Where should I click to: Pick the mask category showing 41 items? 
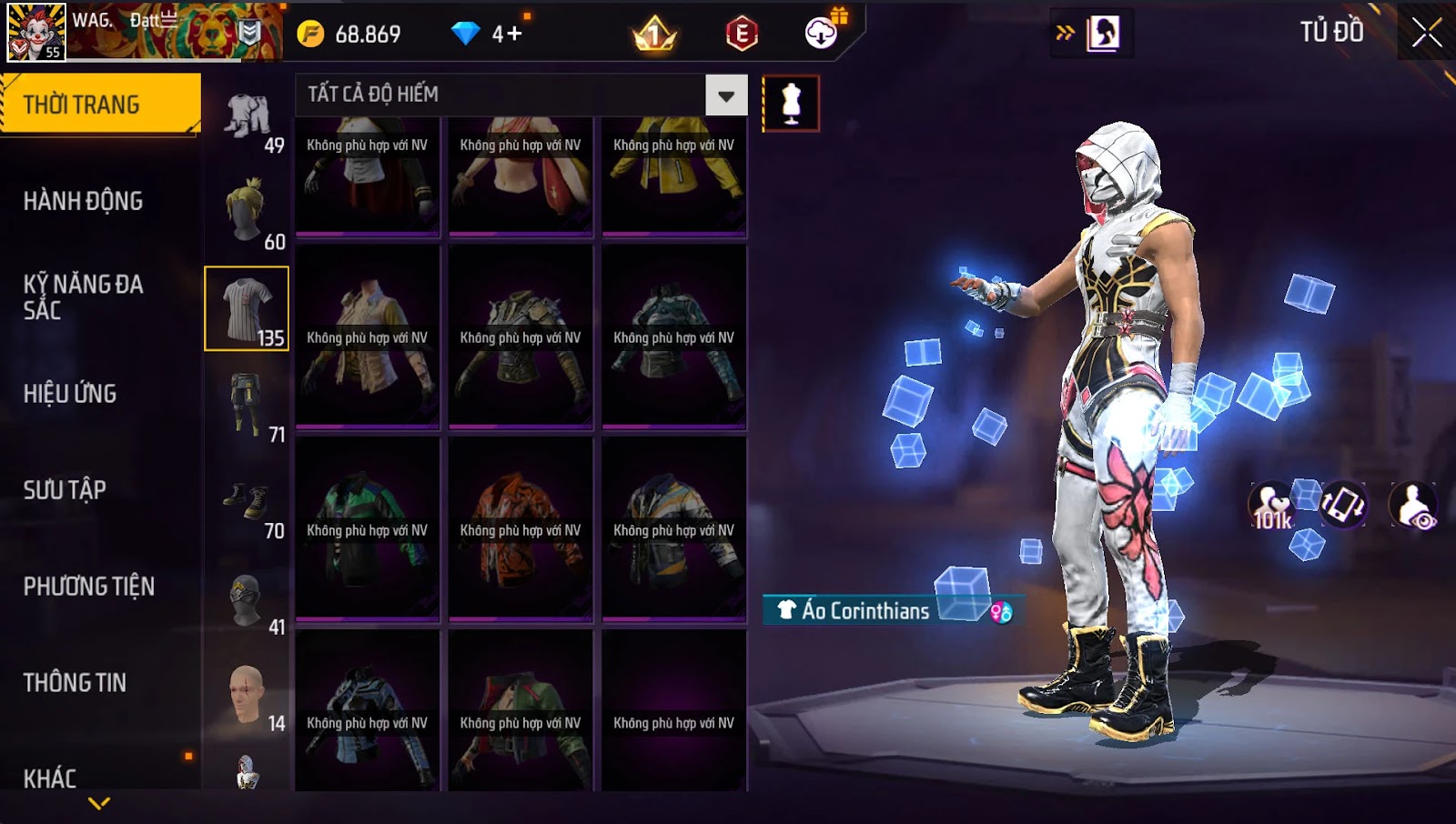pyautogui.click(x=248, y=600)
